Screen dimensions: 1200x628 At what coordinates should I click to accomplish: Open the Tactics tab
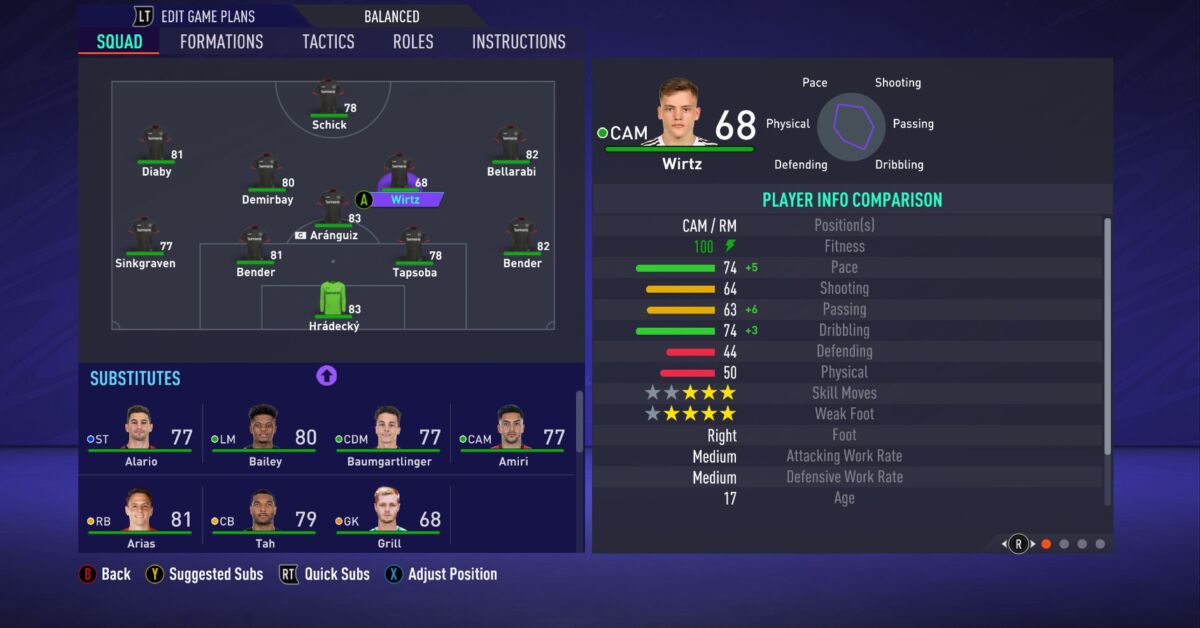[328, 42]
